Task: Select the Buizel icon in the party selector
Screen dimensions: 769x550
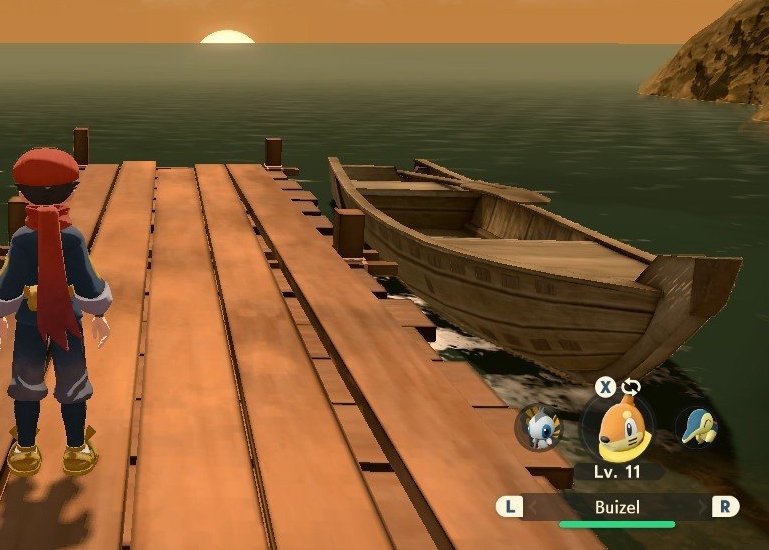Action: click(618, 430)
